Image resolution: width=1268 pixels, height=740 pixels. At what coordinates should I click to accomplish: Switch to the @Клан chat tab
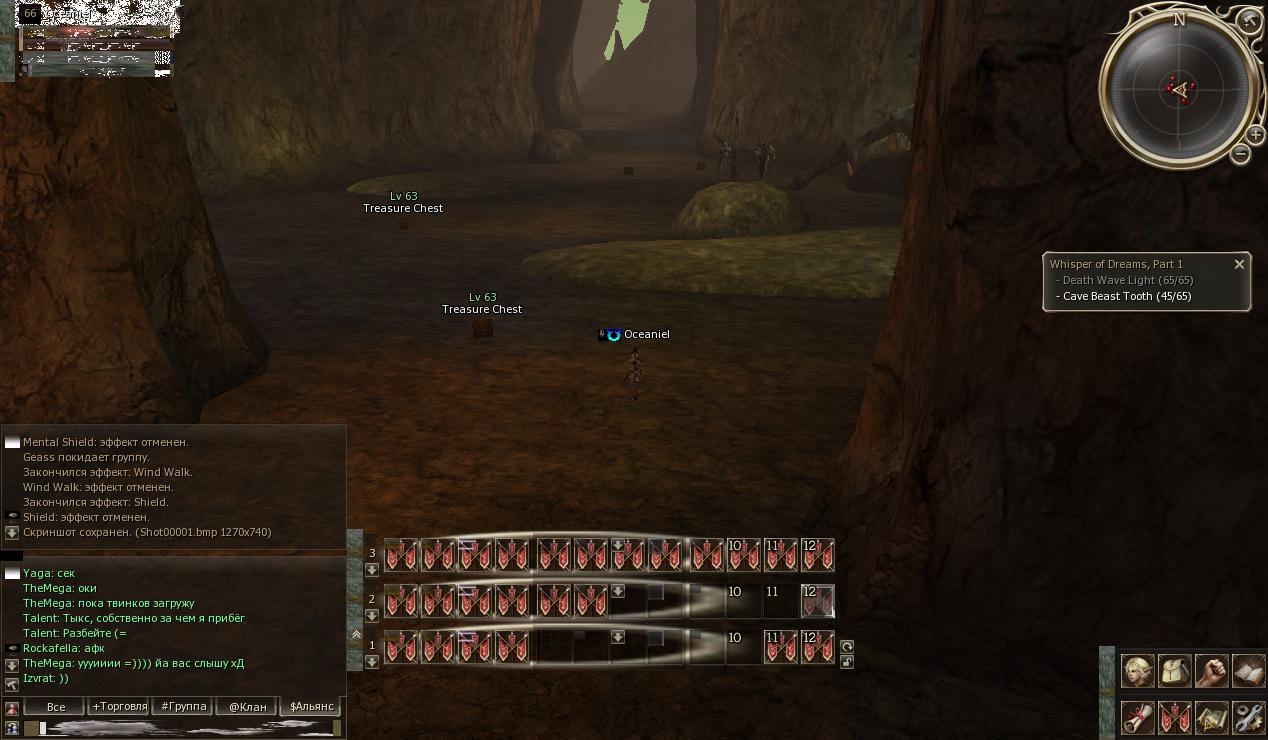pos(248,706)
